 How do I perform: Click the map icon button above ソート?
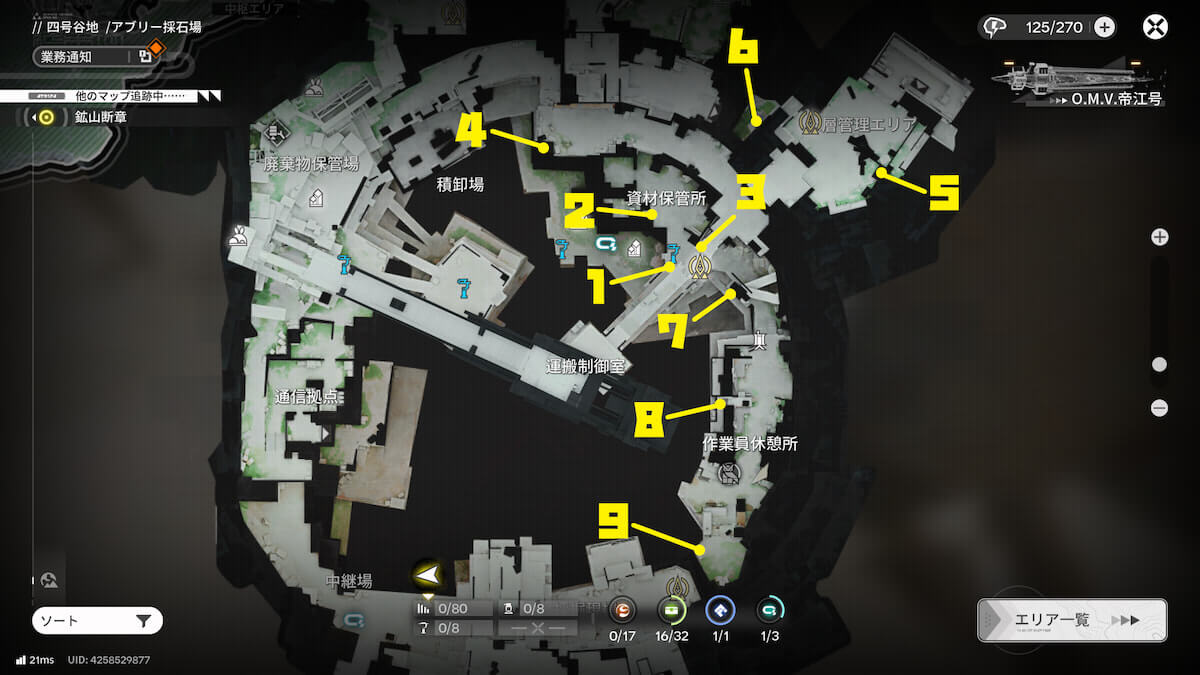[50, 580]
